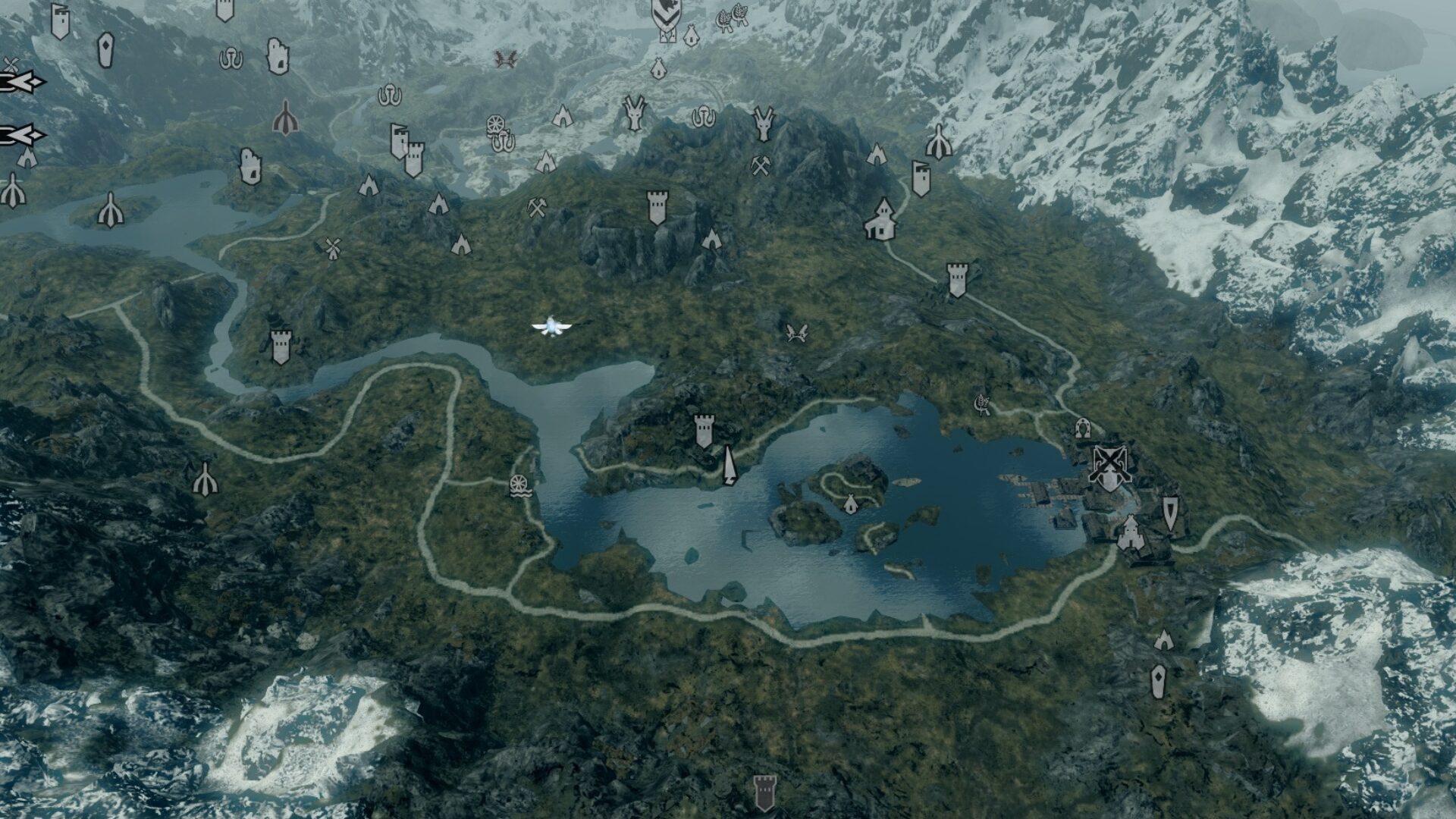Select the Nordic ruin marker on the river island

111,209
